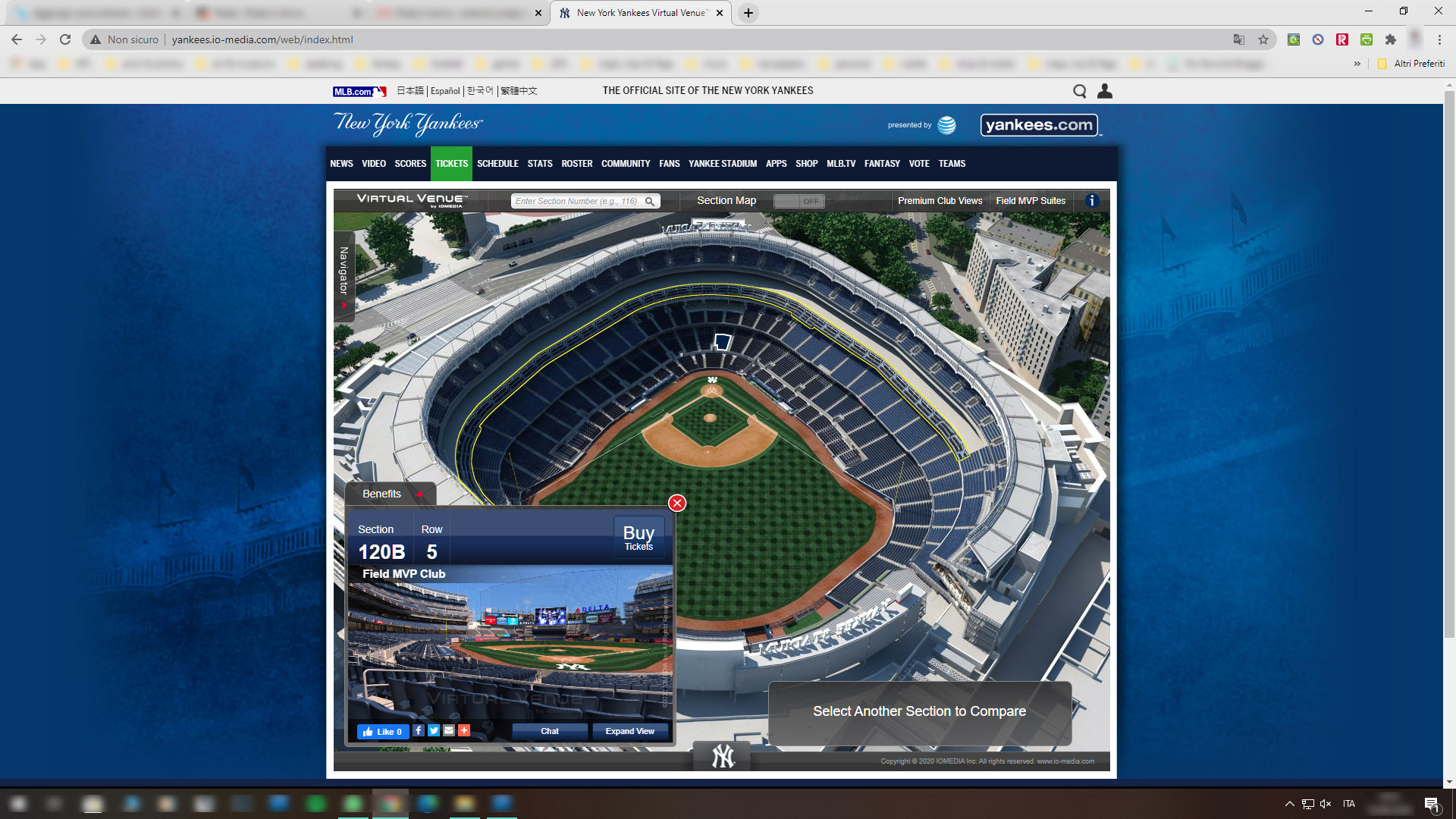Open the user account icon in header
The height and width of the screenshot is (819, 1456).
(1105, 91)
